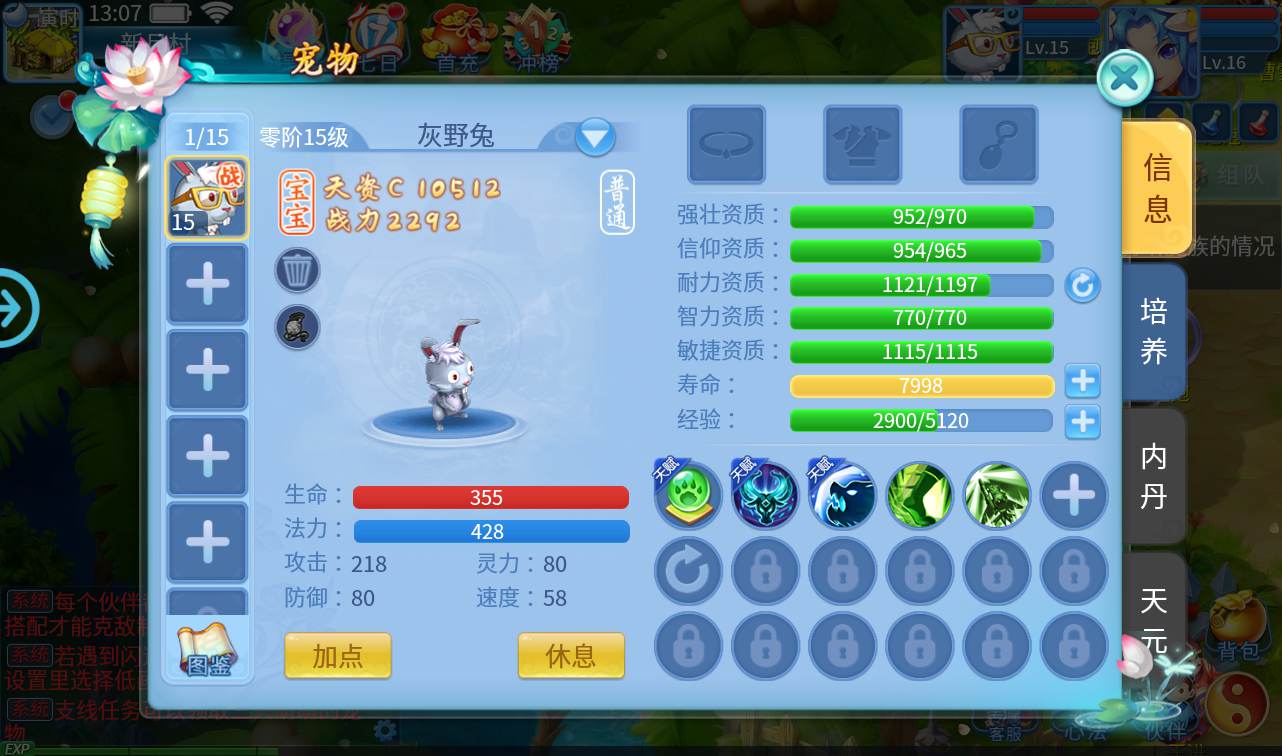Select the grey rabbit pet portrait
Image resolution: width=1282 pixels, height=756 pixels.
coord(207,198)
